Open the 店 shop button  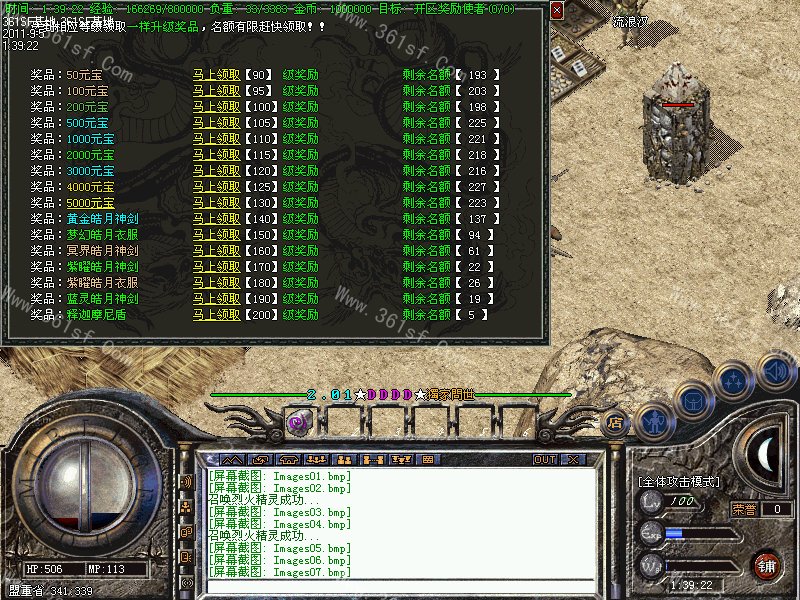[616, 423]
